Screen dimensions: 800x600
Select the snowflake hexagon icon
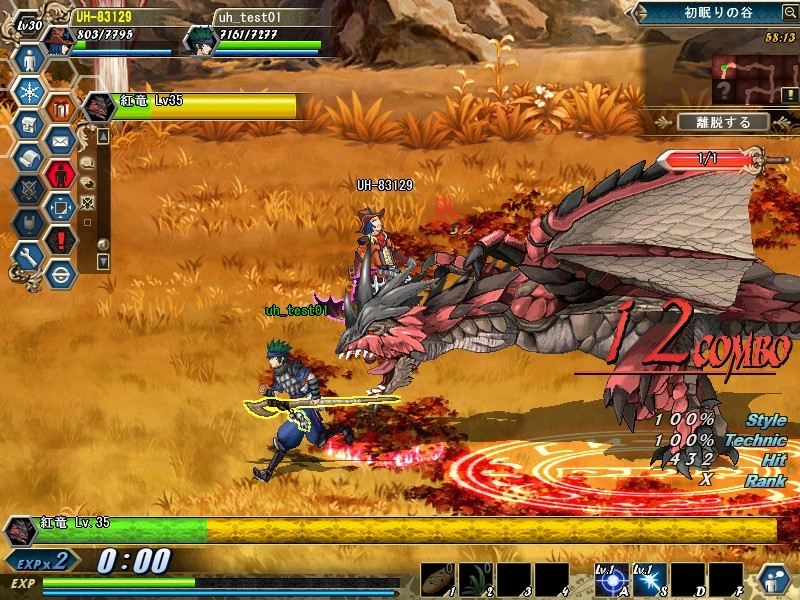point(28,92)
